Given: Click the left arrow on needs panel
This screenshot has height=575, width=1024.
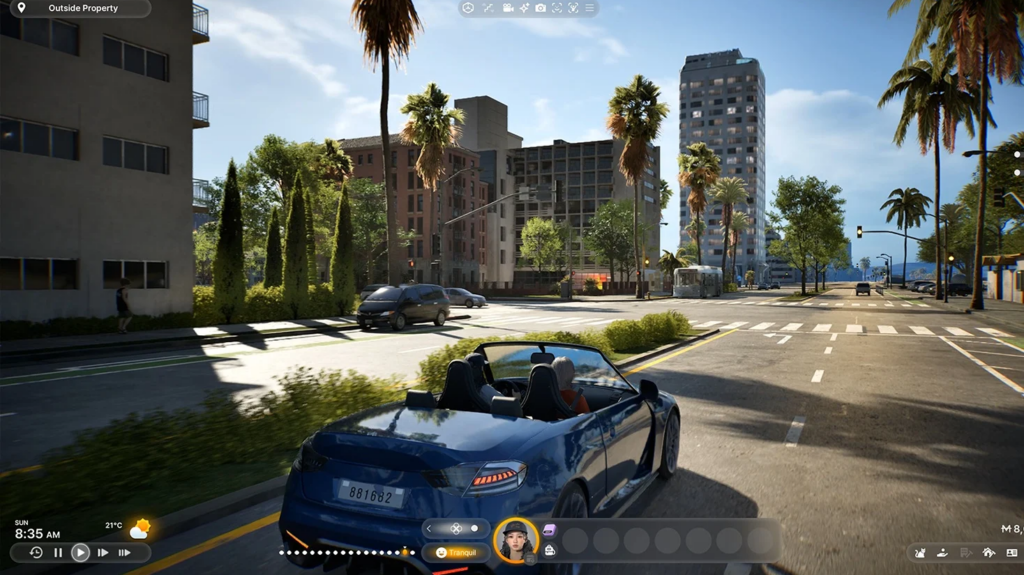Looking at the screenshot, I should click(x=430, y=529).
